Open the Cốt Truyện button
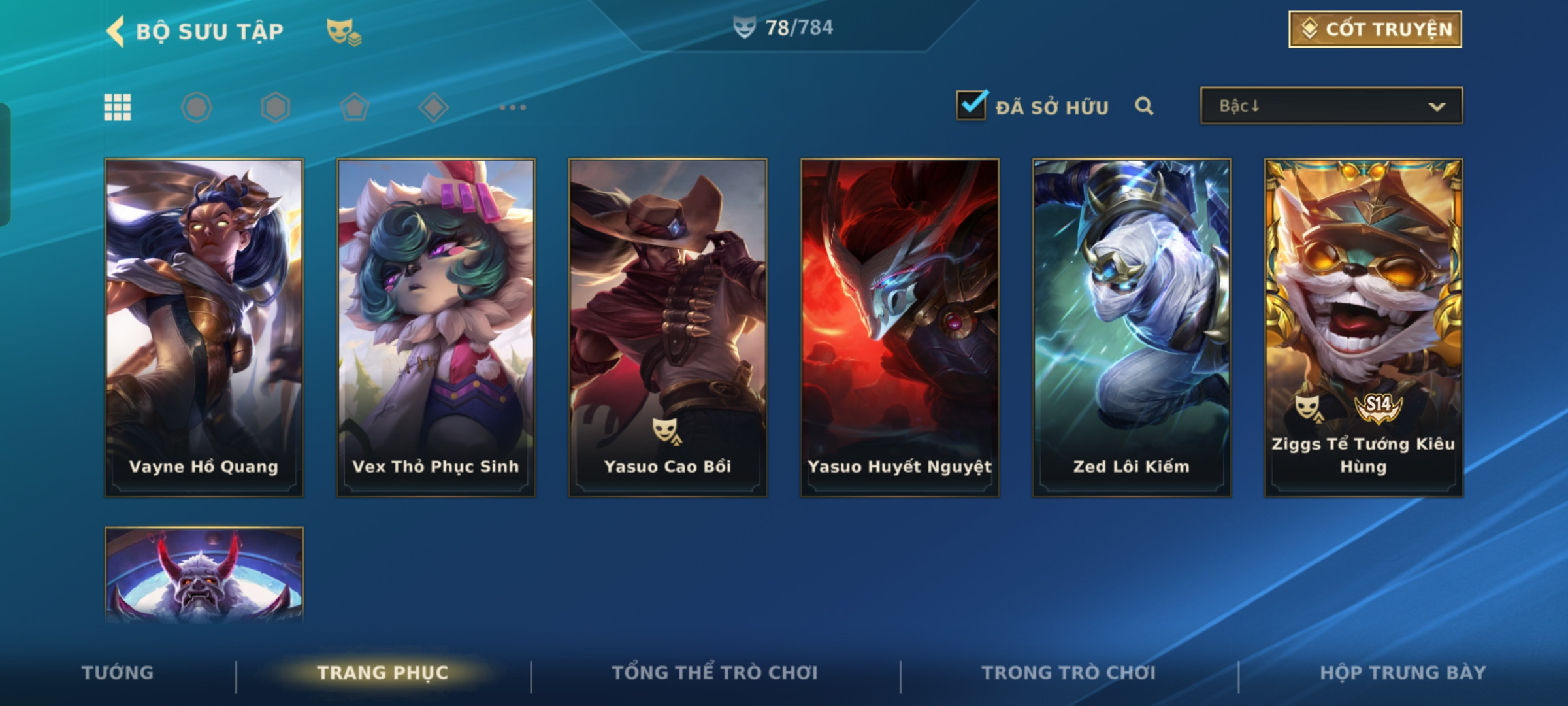Viewport: 1568px width, 706px height. (1375, 29)
